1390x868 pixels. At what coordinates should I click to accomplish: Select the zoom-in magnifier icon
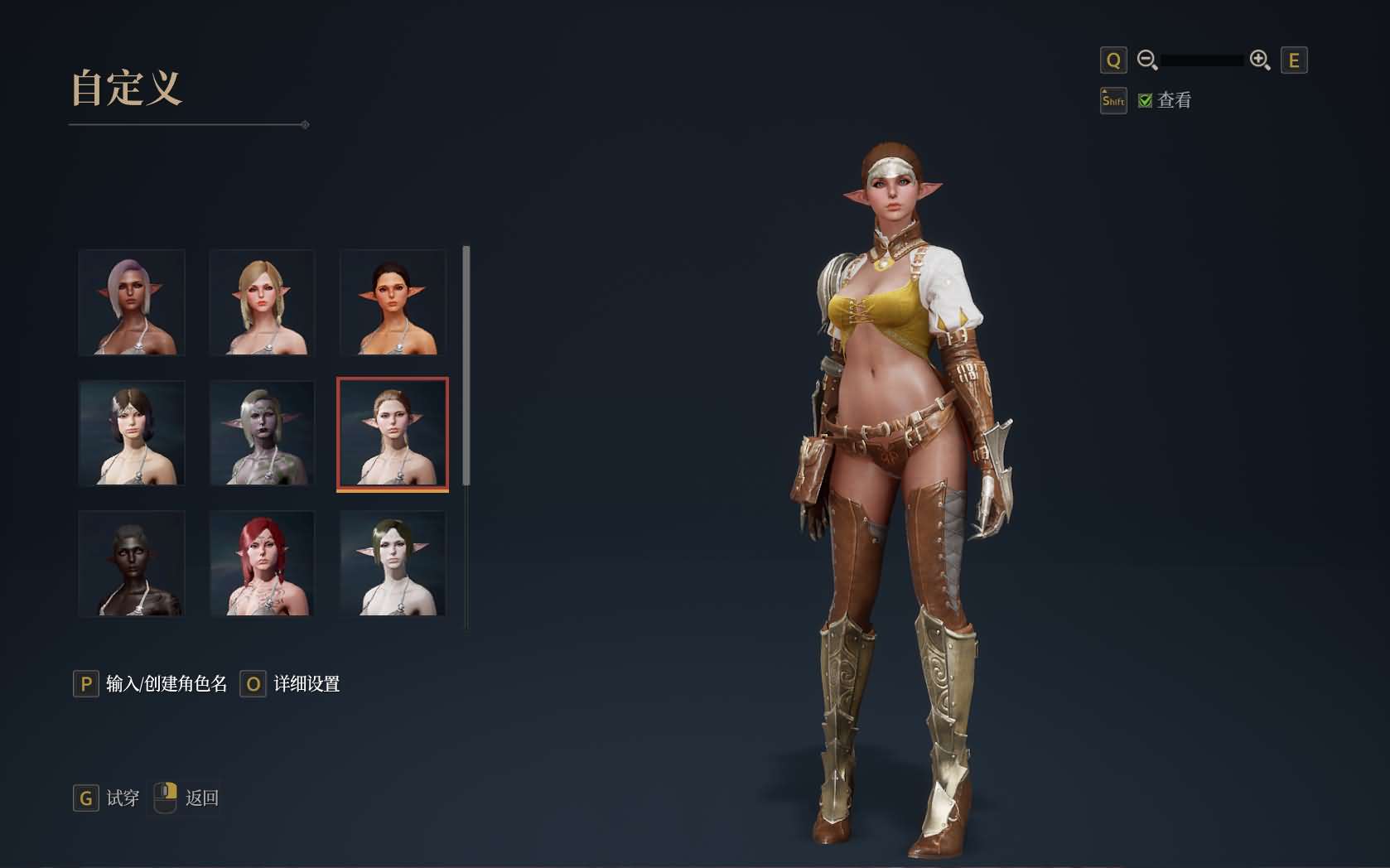[1260, 60]
